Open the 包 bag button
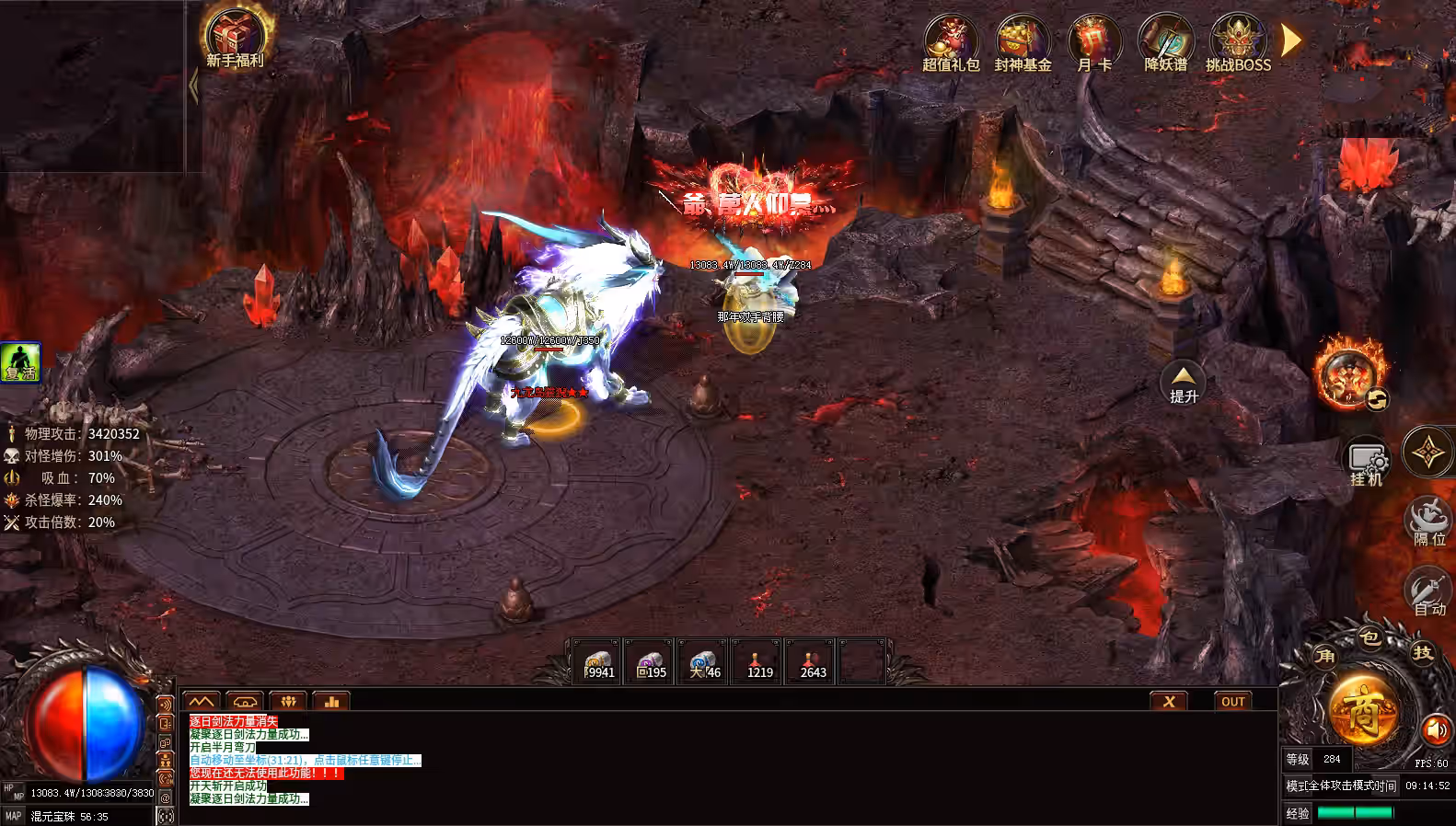 (x=1369, y=637)
